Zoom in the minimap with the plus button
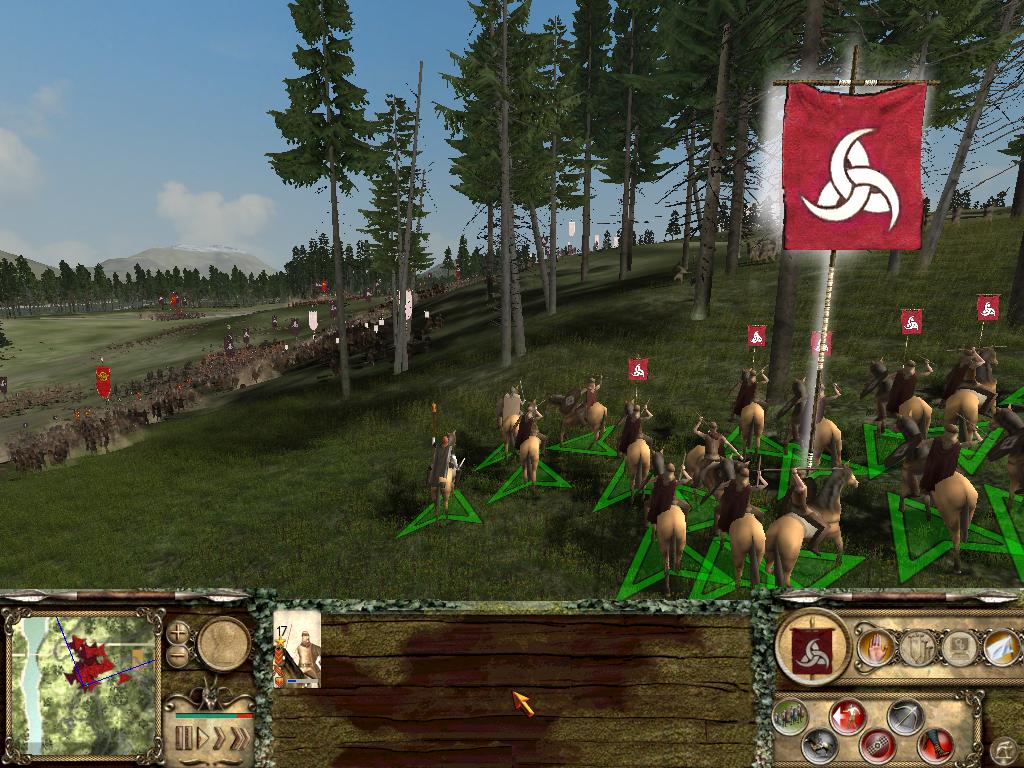The height and width of the screenshot is (768, 1024). click(x=178, y=632)
